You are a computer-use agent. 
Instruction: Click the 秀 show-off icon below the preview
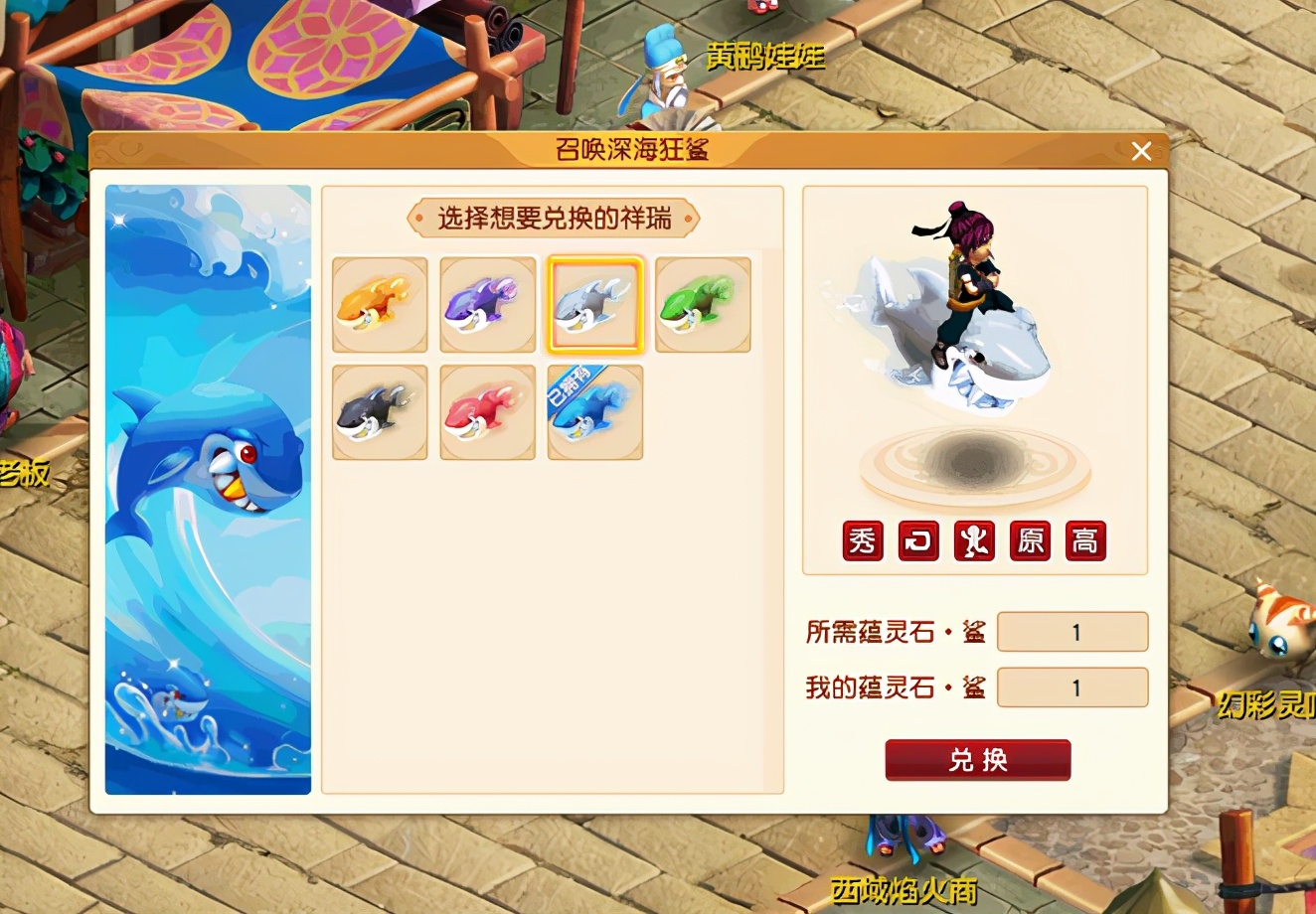[x=861, y=541]
